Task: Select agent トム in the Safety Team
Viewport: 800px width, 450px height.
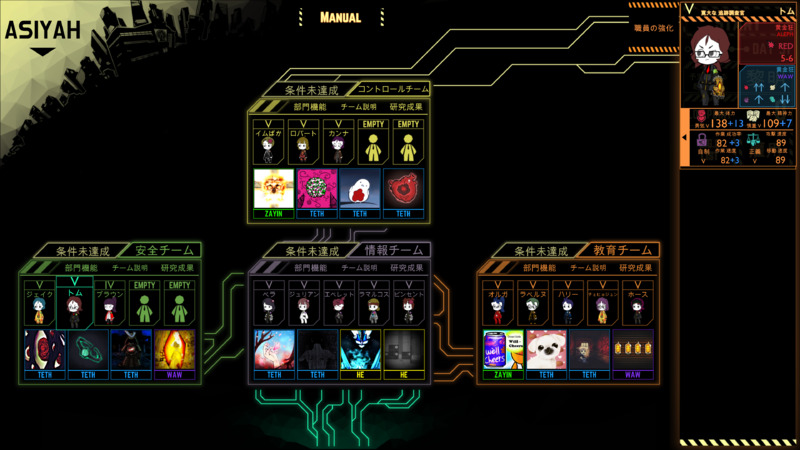Action: (x=74, y=304)
